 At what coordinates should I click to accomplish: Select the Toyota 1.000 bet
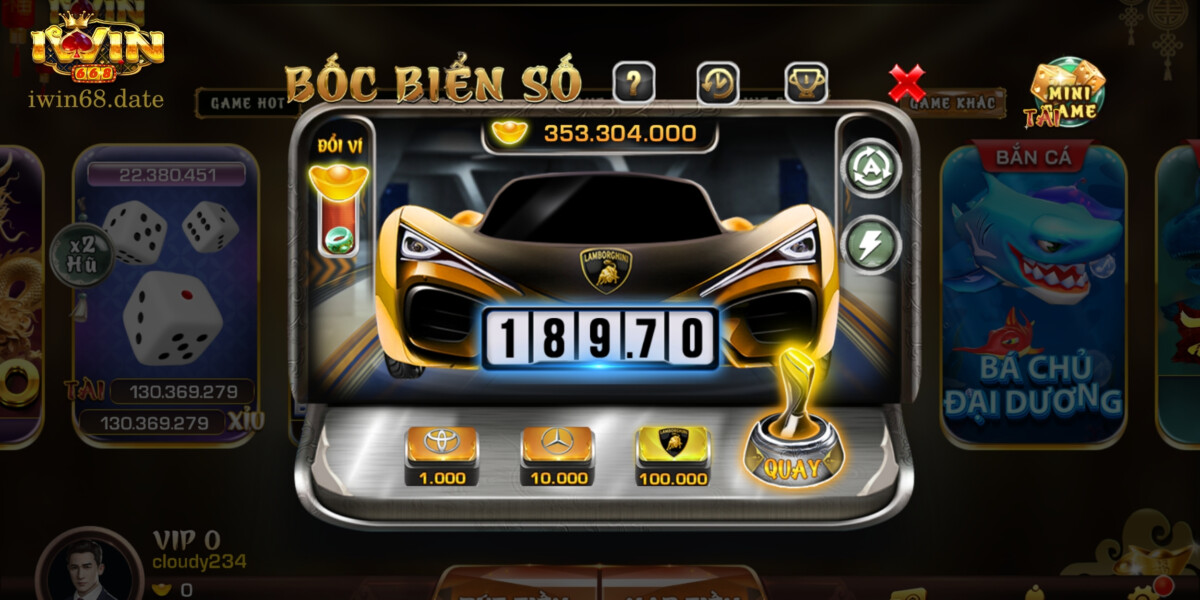pyautogui.click(x=441, y=453)
